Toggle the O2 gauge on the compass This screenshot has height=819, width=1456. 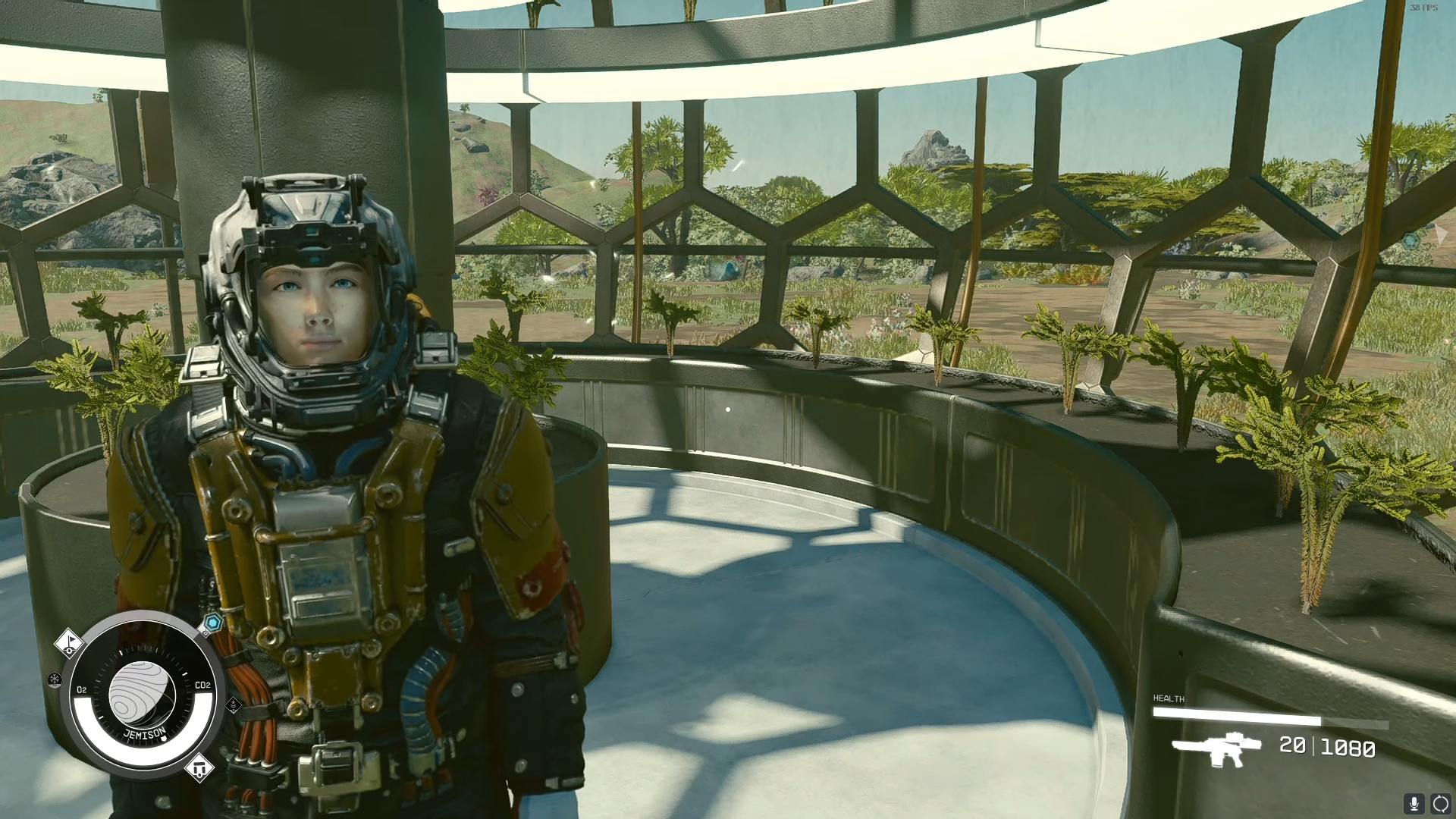pyautogui.click(x=83, y=689)
